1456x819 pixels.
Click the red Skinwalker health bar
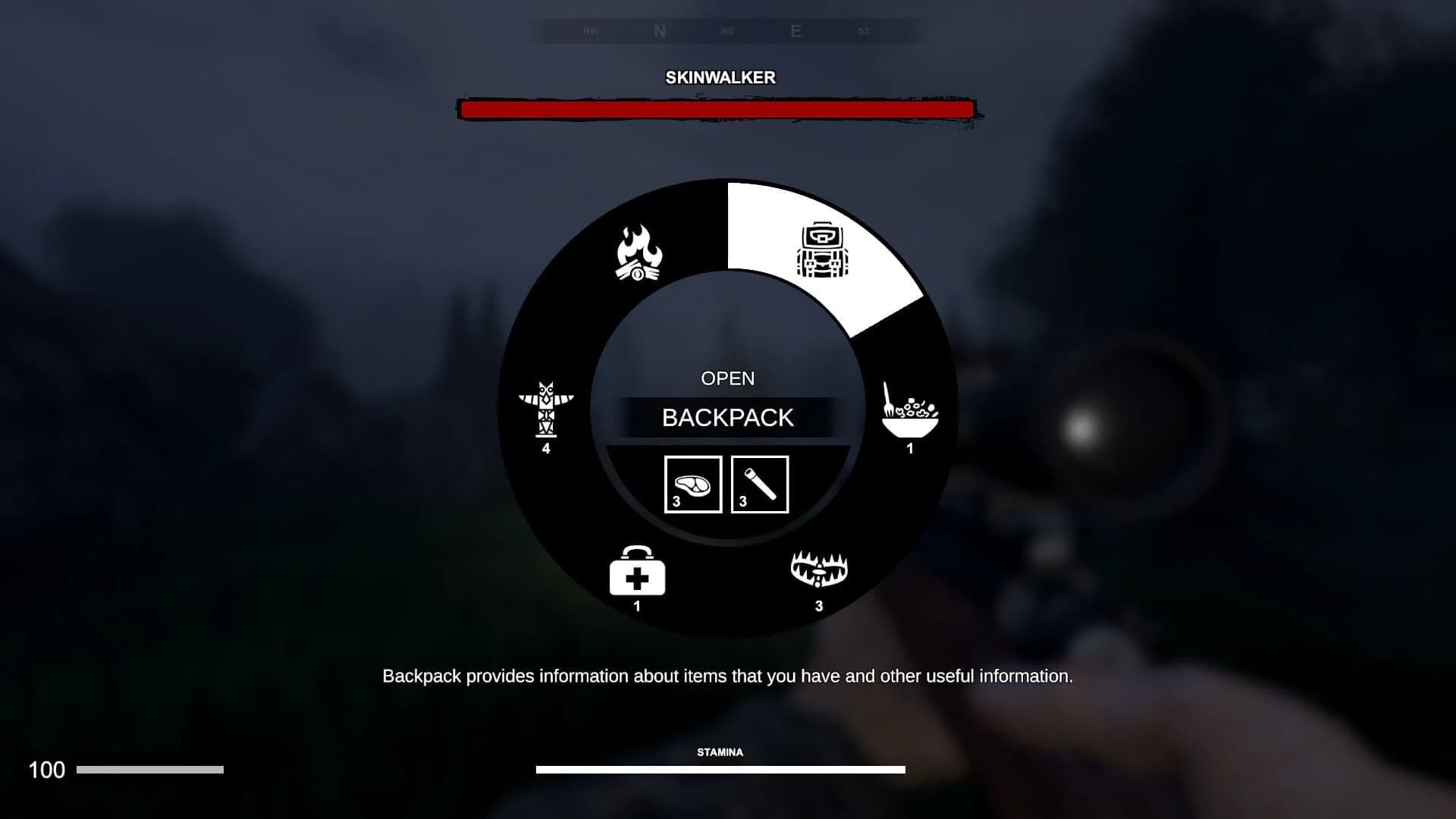click(717, 108)
